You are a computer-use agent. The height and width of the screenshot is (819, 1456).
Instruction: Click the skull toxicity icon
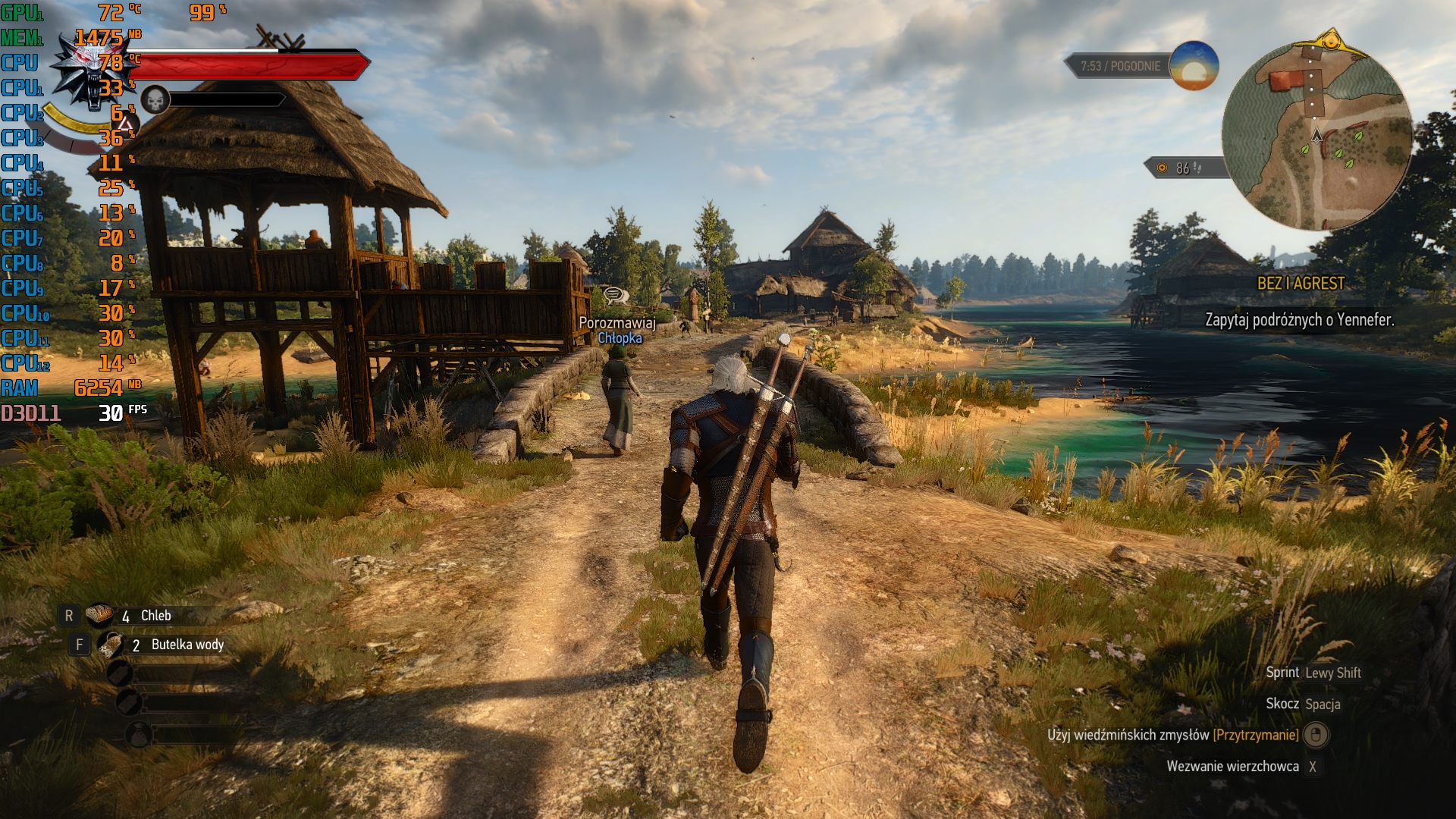click(x=155, y=99)
